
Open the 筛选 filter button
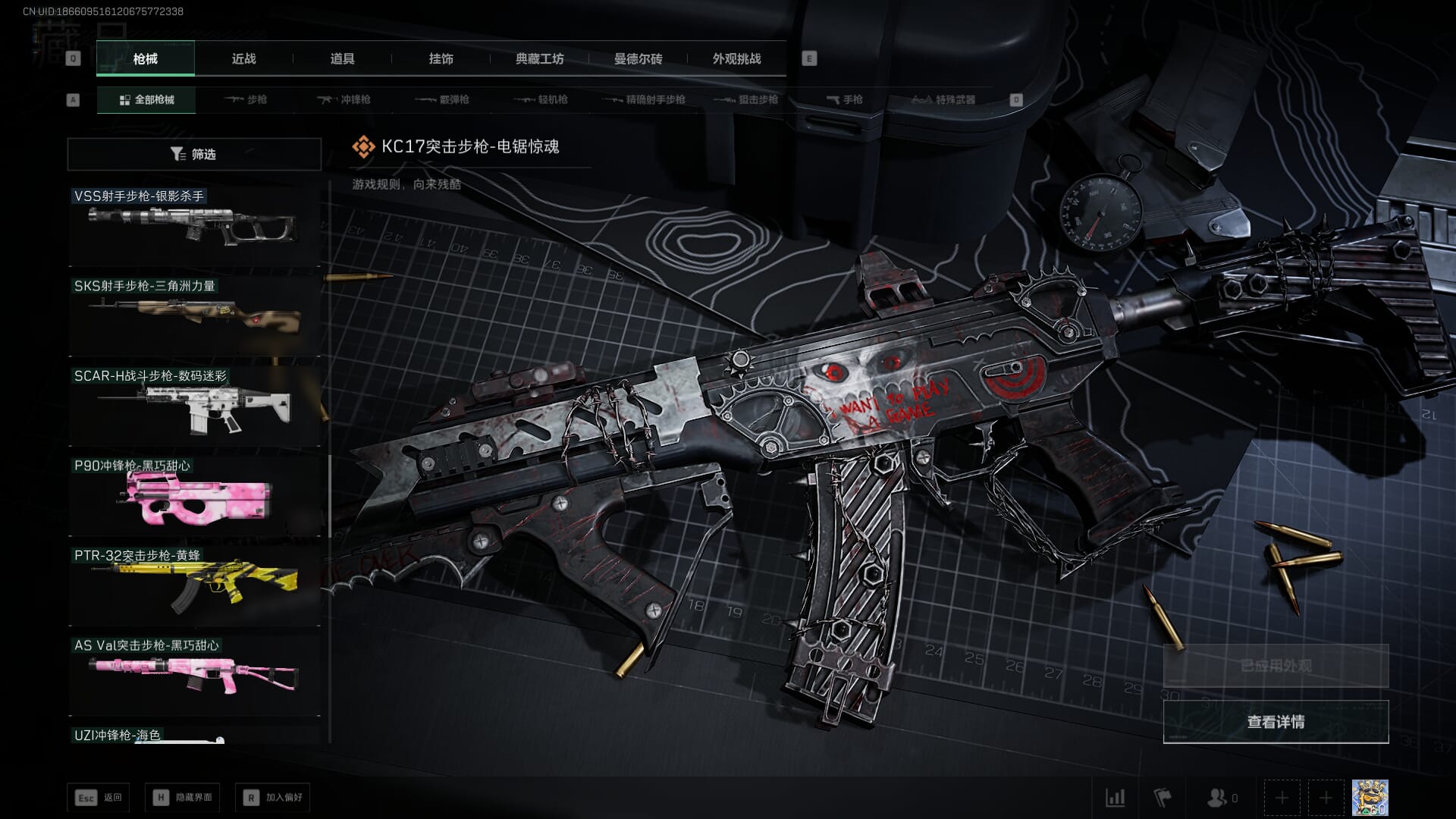click(x=194, y=154)
